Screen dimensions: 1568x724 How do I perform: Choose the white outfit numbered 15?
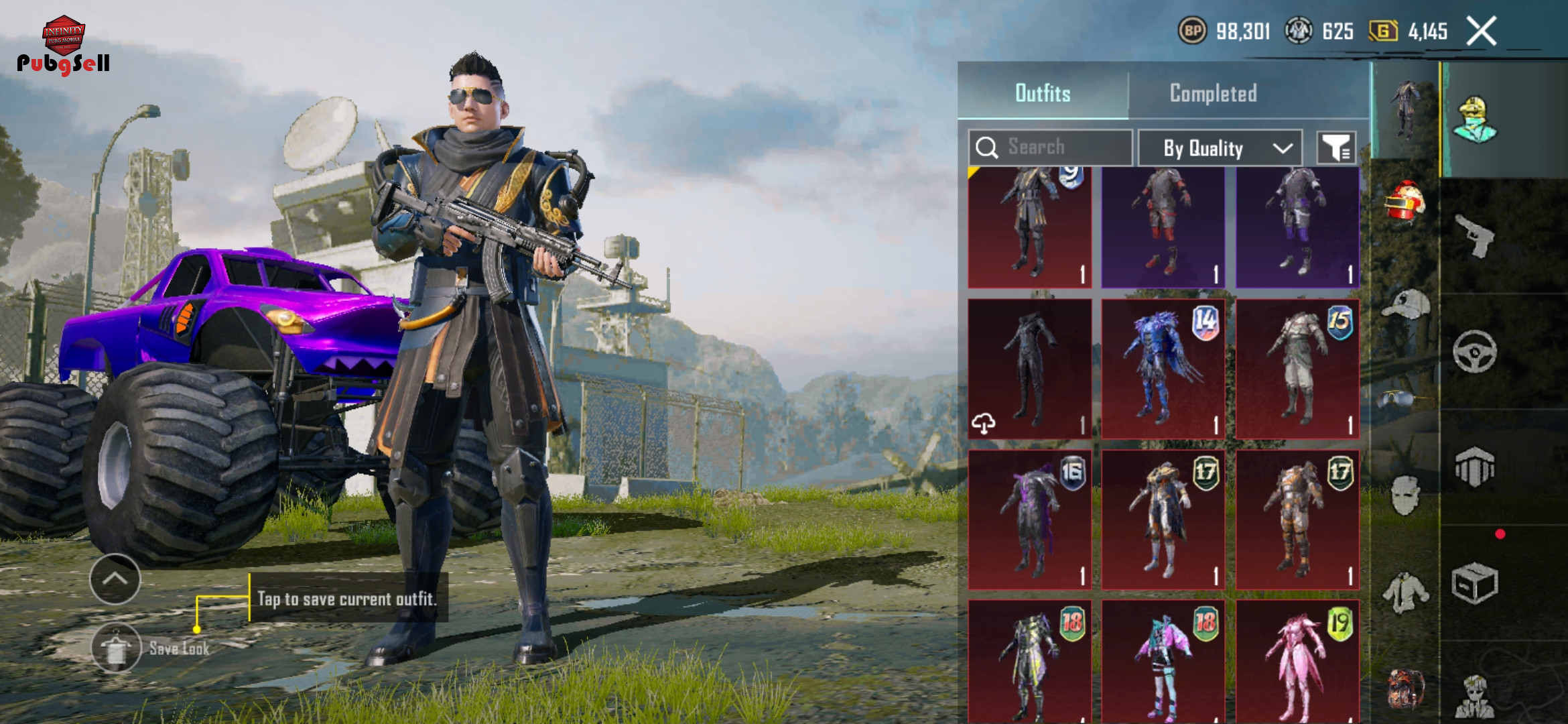click(1297, 369)
